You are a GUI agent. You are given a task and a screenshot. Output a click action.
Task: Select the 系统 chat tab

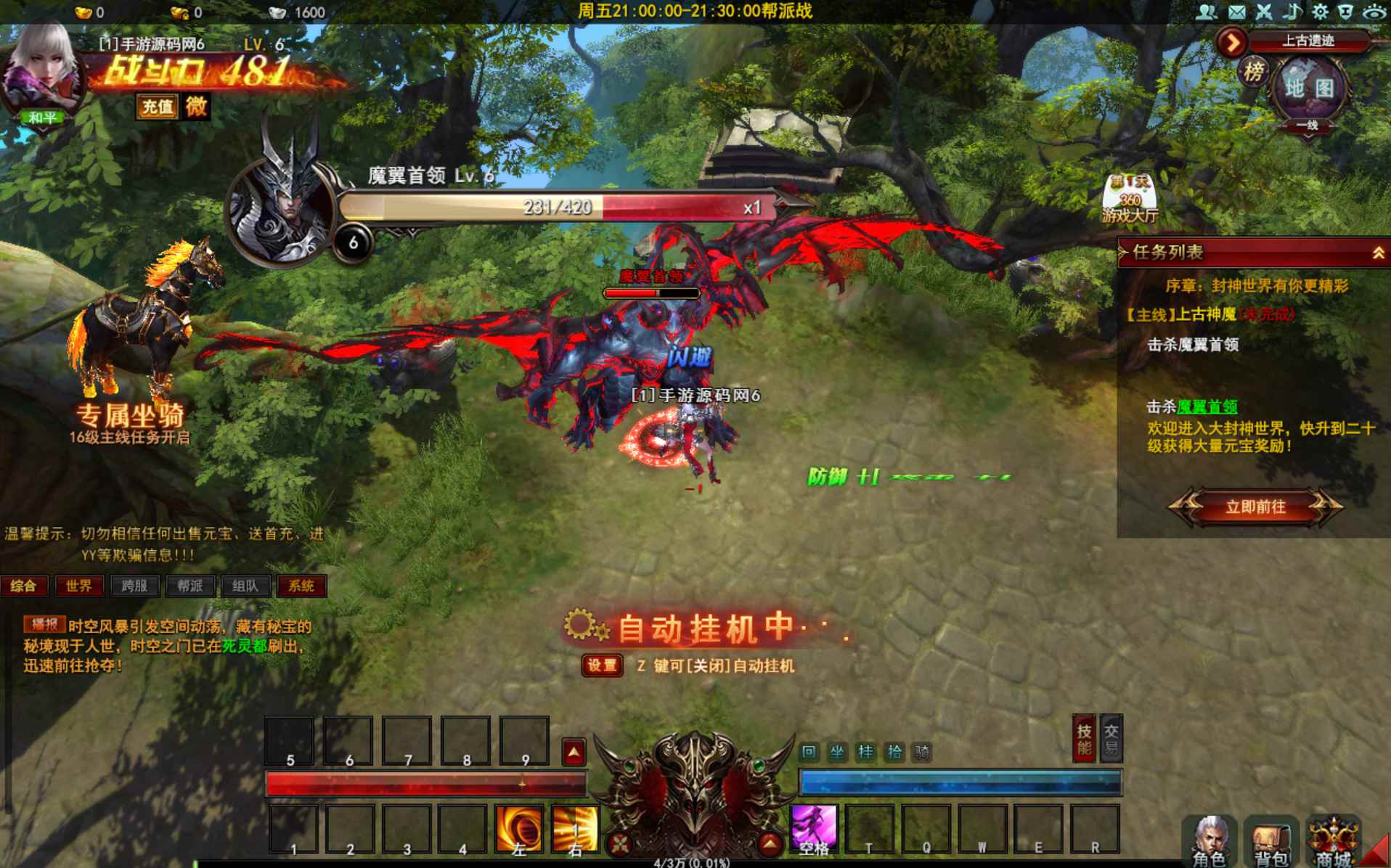[x=301, y=586]
